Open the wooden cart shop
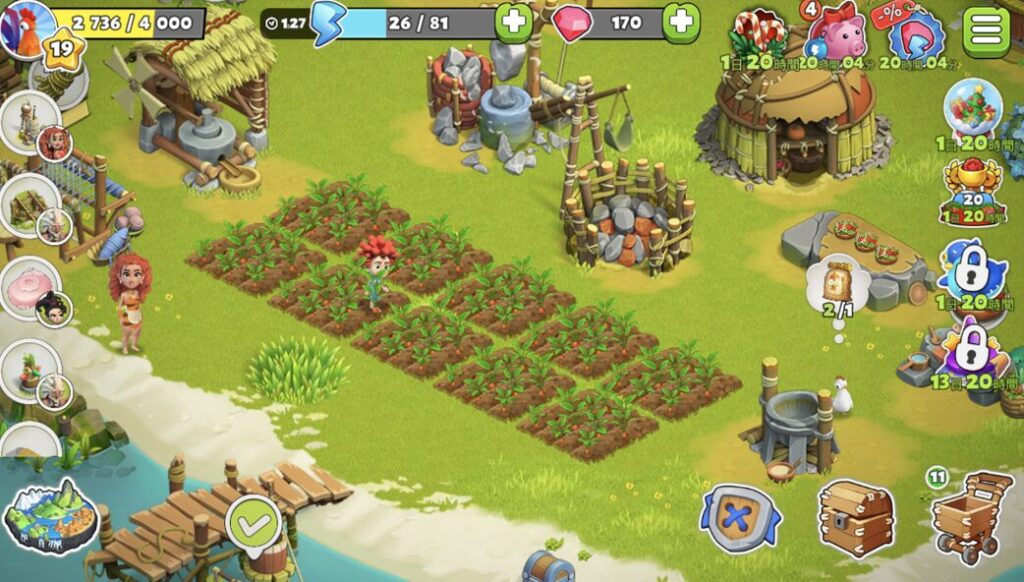The height and width of the screenshot is (582, 1024). 970,515
